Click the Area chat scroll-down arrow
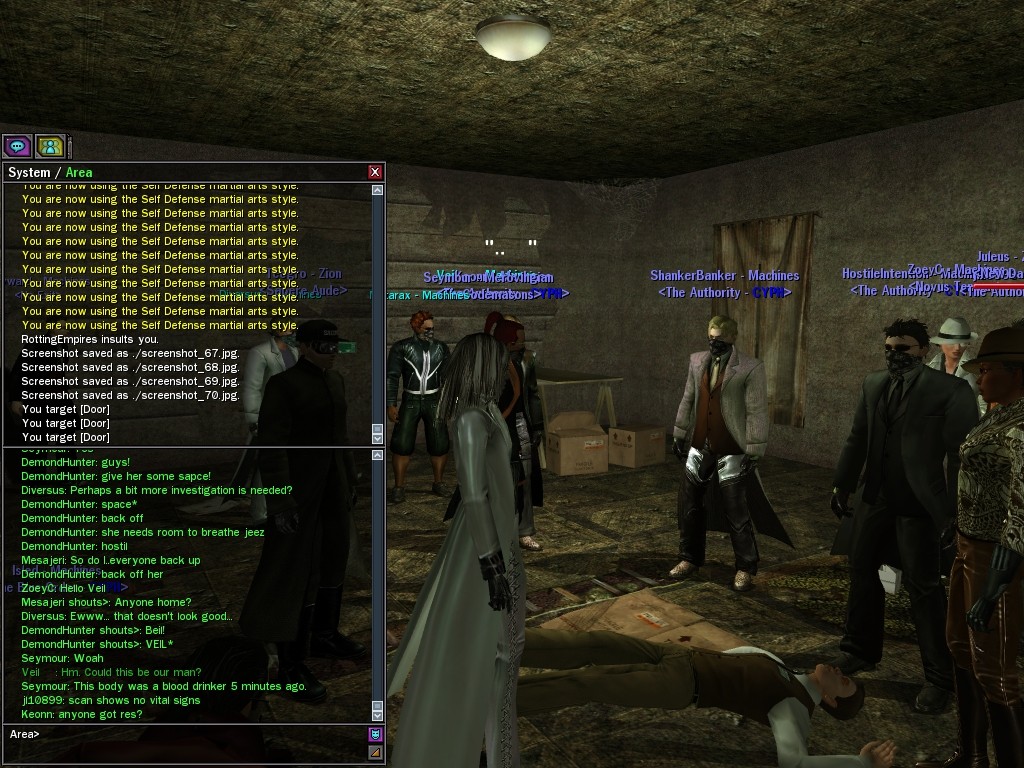This screenshot has width=1024, height=768. [x=377, y=714]
